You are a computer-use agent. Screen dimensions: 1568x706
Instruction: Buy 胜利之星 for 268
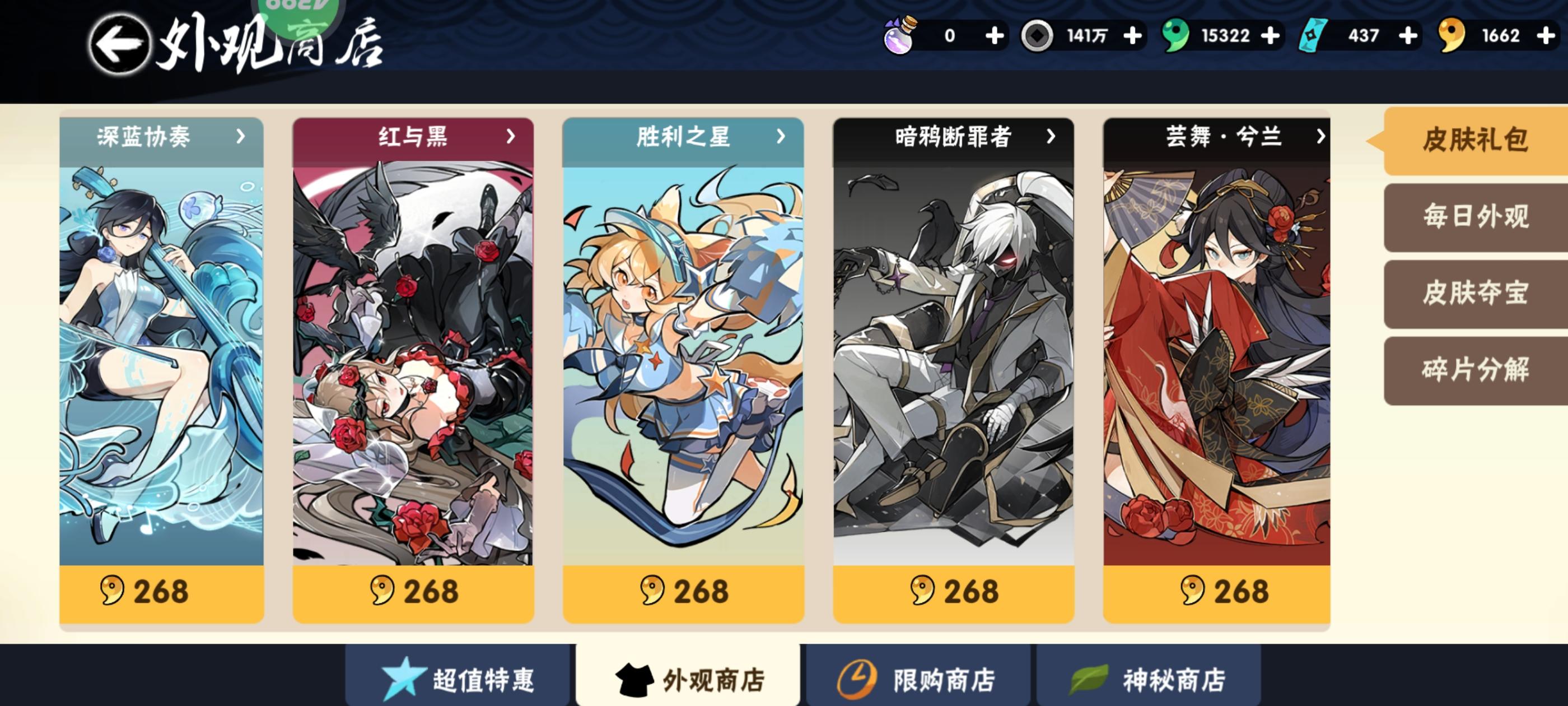[684, 592]
